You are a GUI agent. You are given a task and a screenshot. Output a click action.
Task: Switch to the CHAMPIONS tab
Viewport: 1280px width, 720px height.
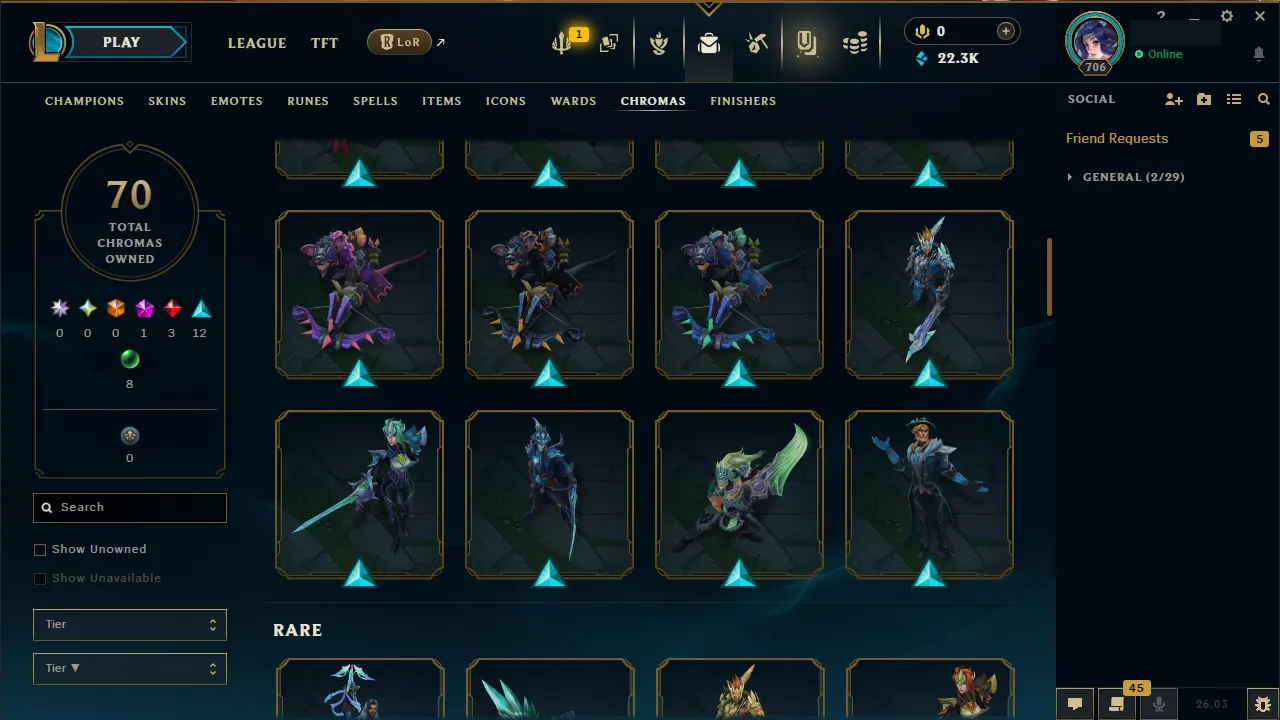(x=84, y=101)
